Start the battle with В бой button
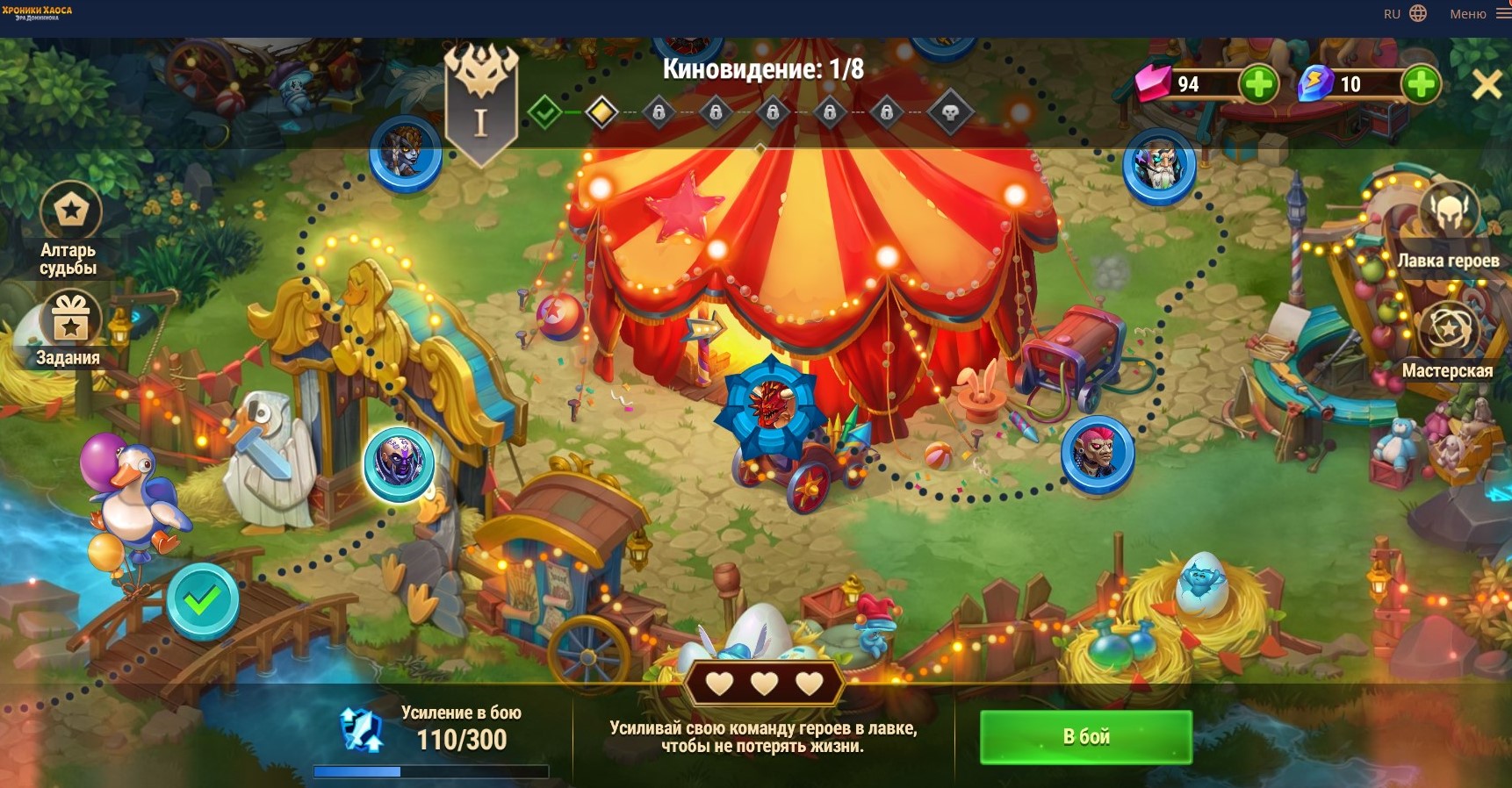This screenshot has width=1512, height=788. [1085, 737]
